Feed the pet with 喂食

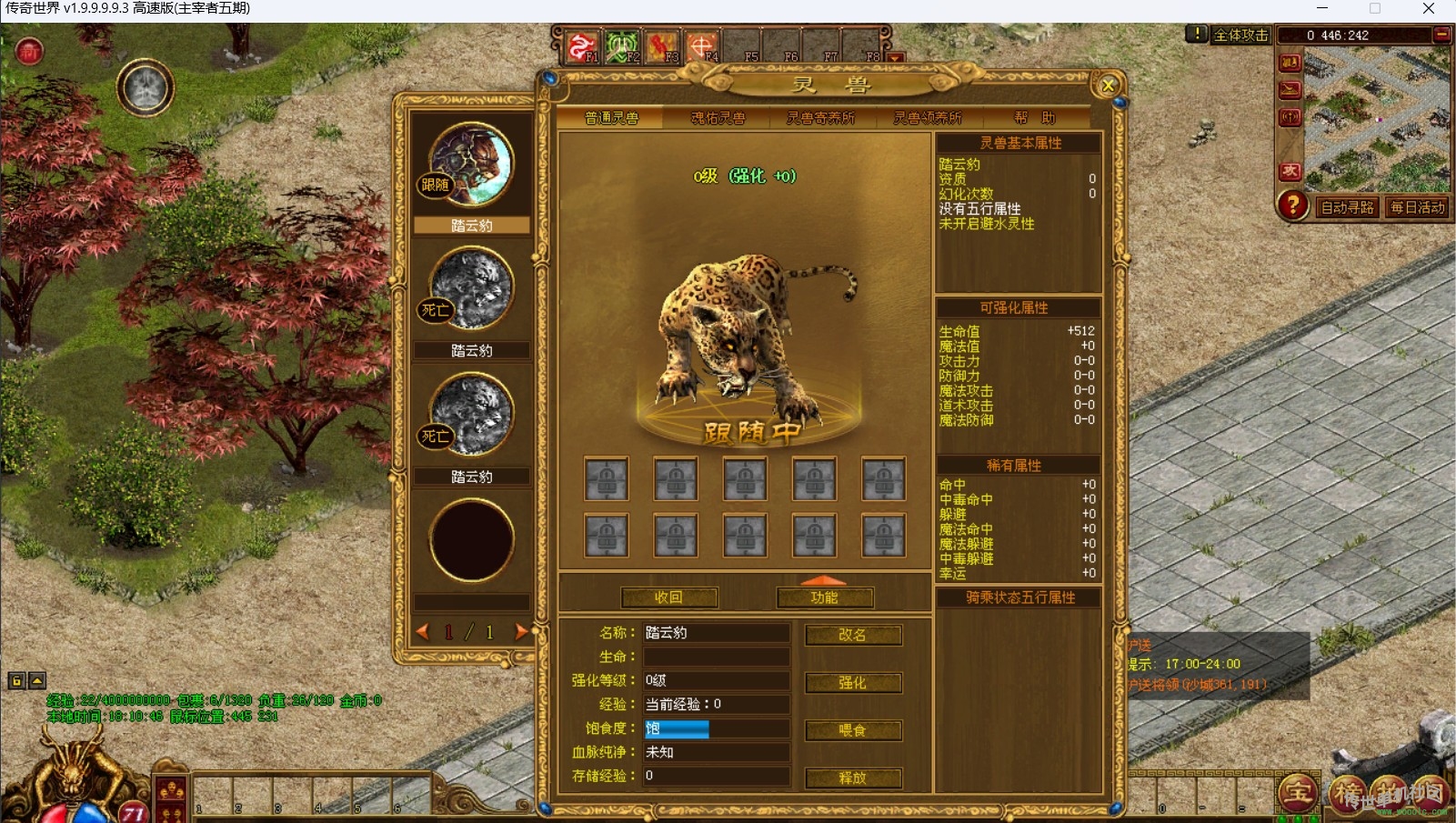852,730
